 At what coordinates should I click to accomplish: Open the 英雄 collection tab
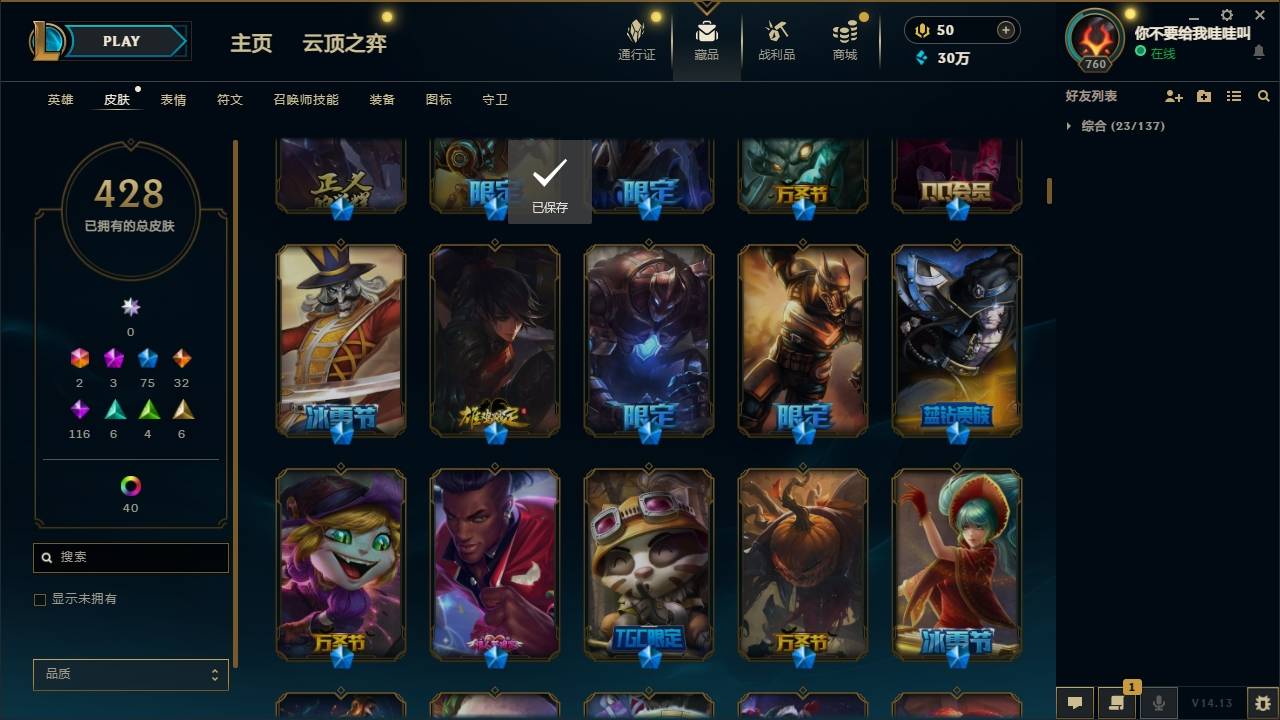(58, 99)
